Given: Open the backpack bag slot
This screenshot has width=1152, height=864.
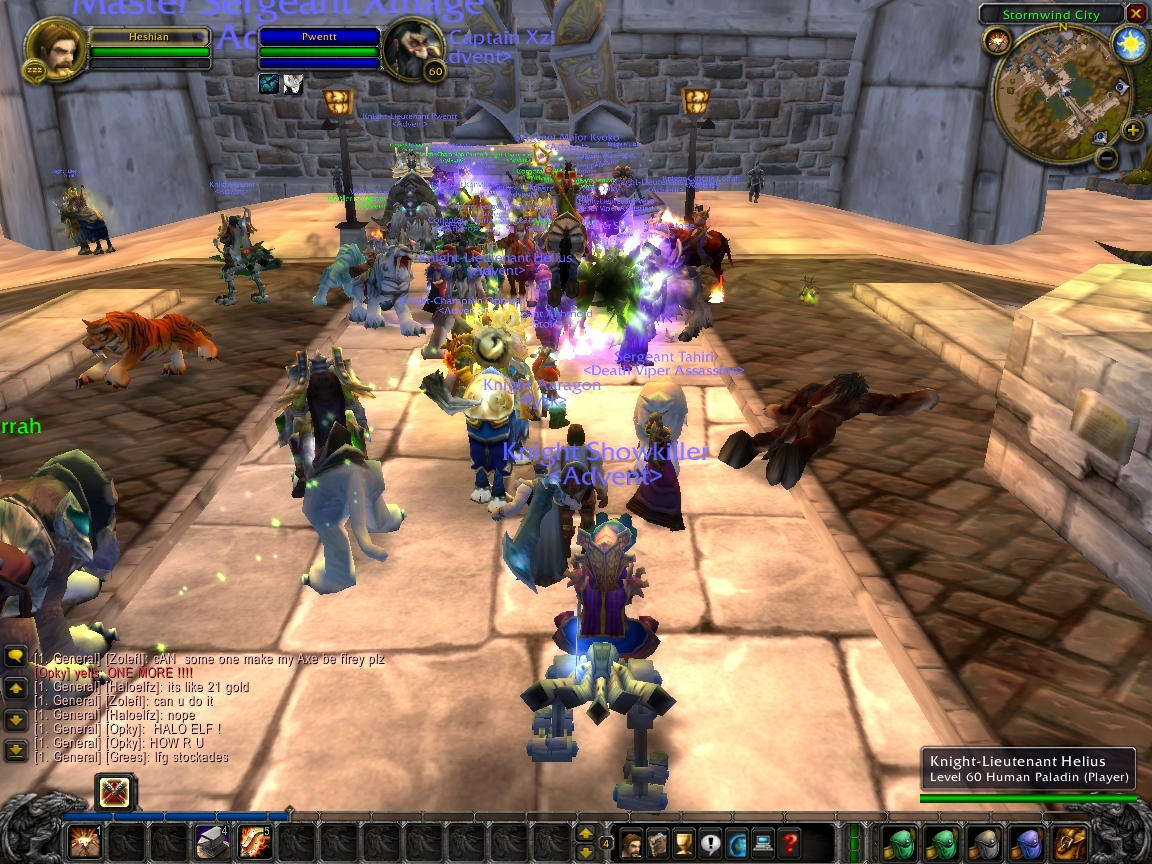Looking at the screenshot, I should coord(1070,843).
